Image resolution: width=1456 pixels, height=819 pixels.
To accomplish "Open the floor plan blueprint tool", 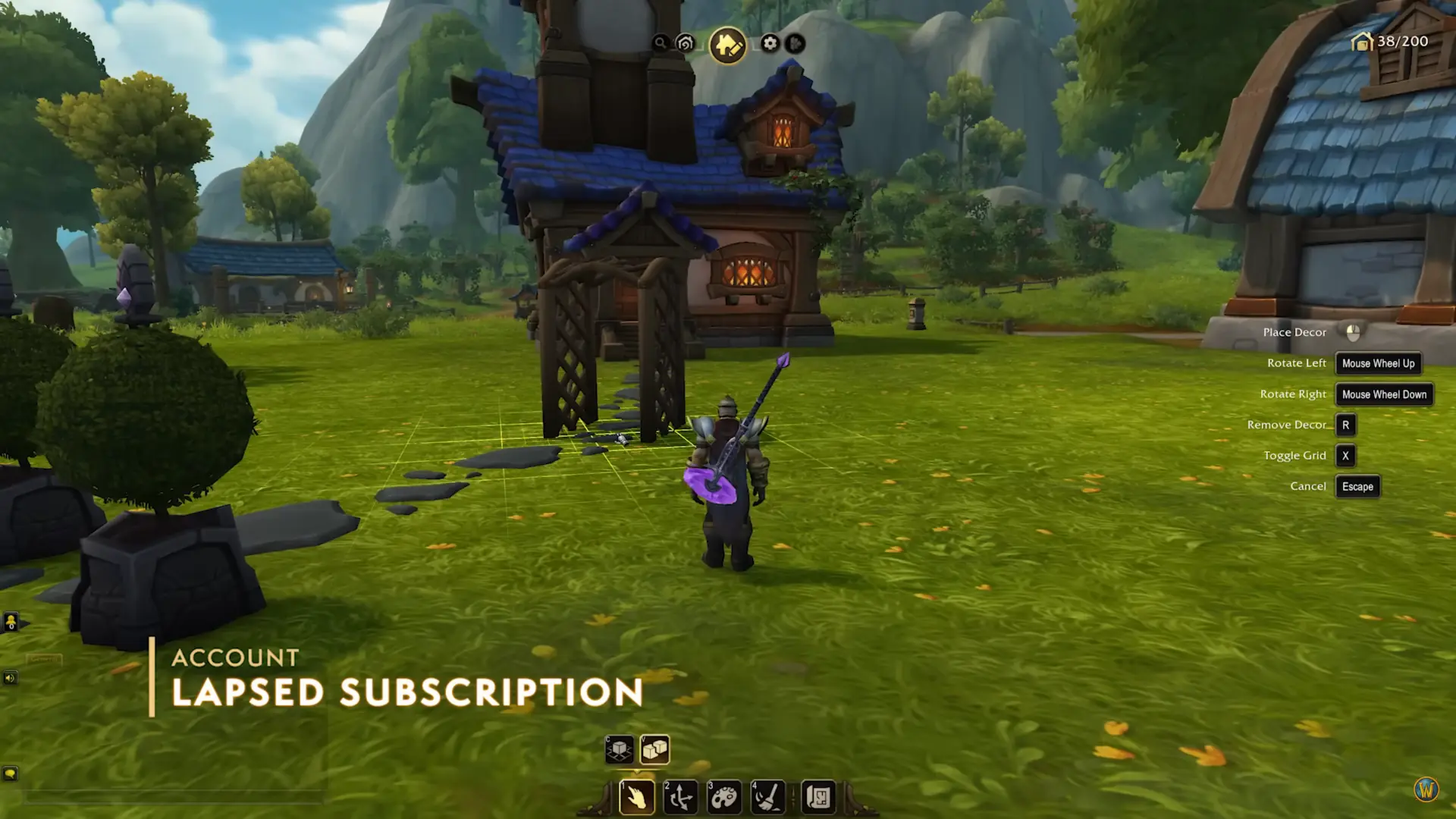I will (x=818, y=797).
